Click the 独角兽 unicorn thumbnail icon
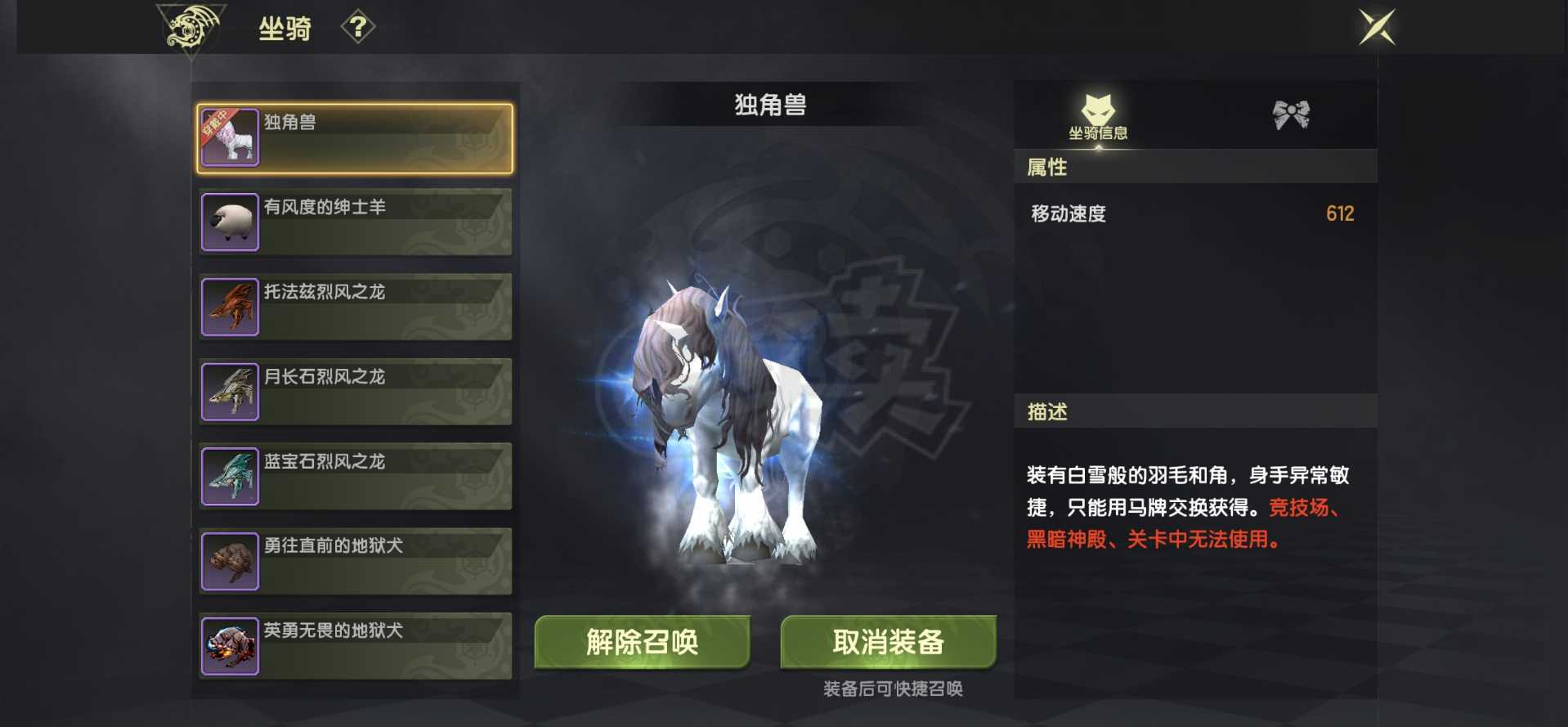1568x727 pixels. pos(230,136)
